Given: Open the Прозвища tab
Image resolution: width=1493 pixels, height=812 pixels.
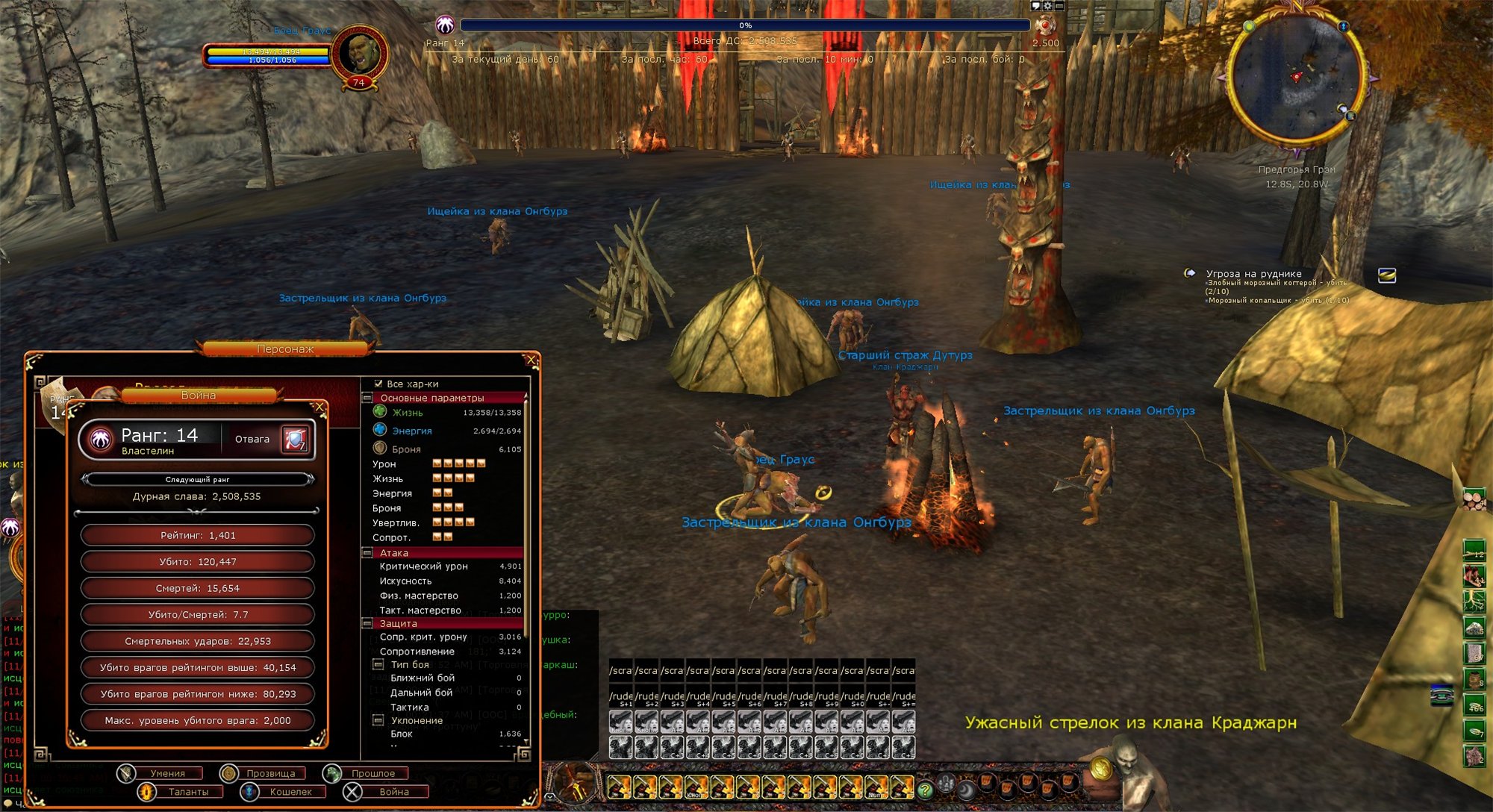Looking at the screenshot, I should pyautogui.click(x=269, y=773).
